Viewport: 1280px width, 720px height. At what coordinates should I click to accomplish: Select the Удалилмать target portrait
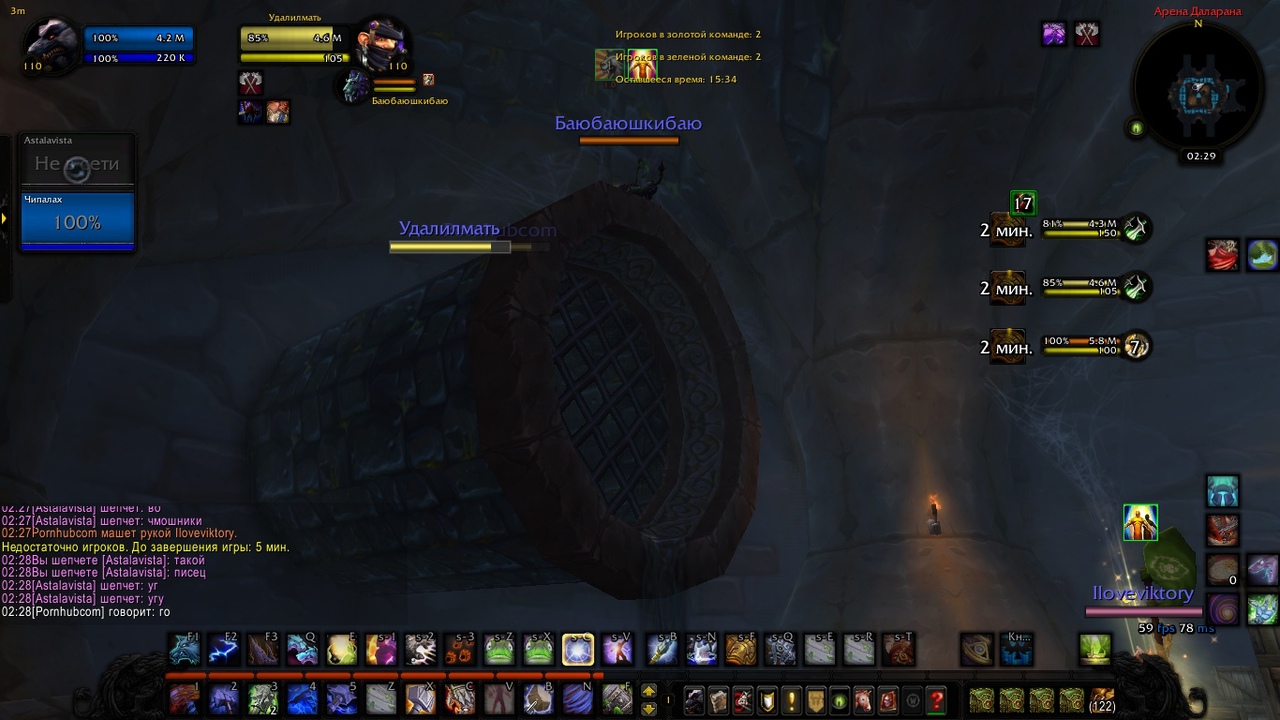point(381,45)
